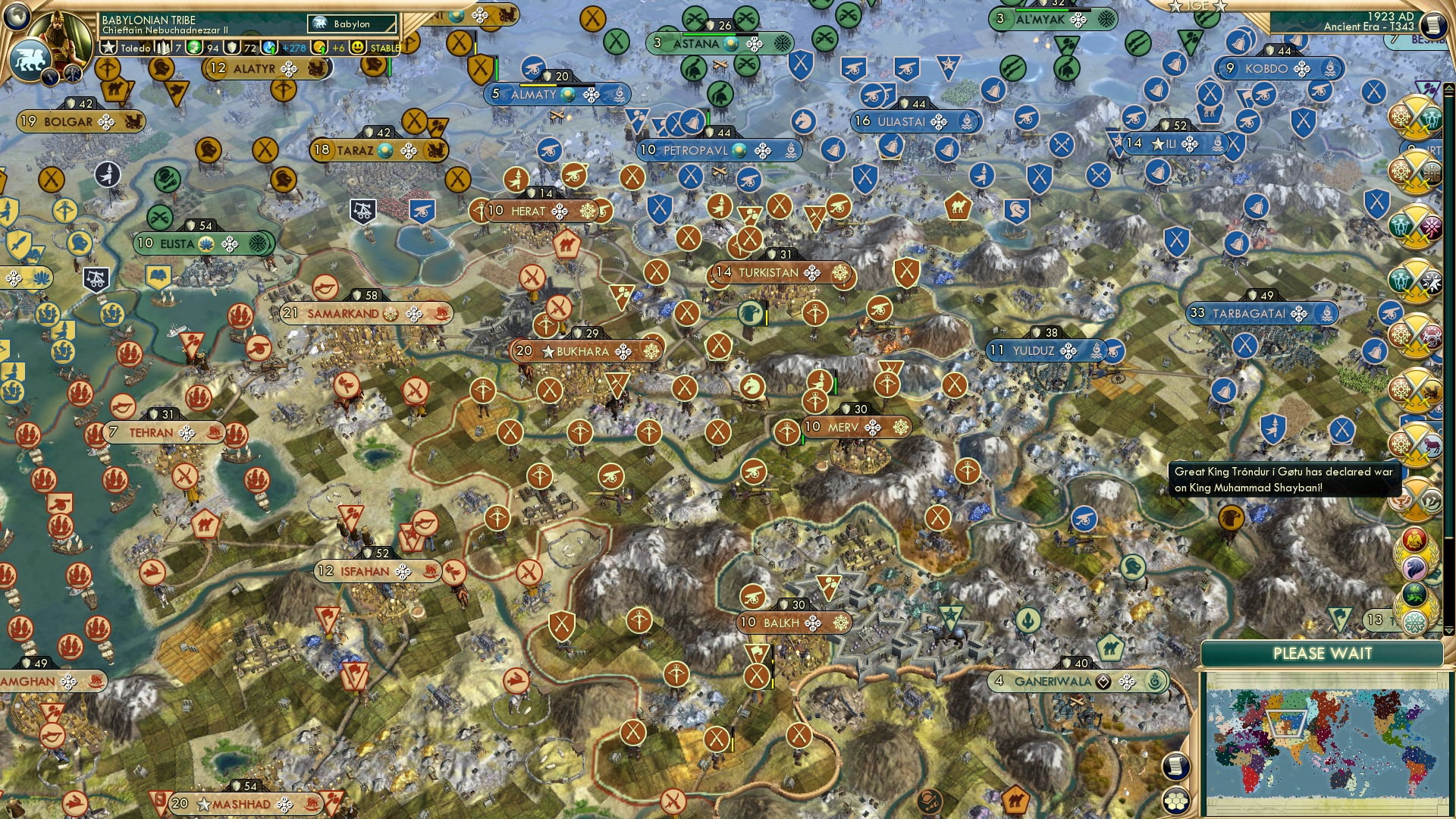Collapse the notification stack on right side
This screenshot has height=819, width=1456.
coord(1449,632)
